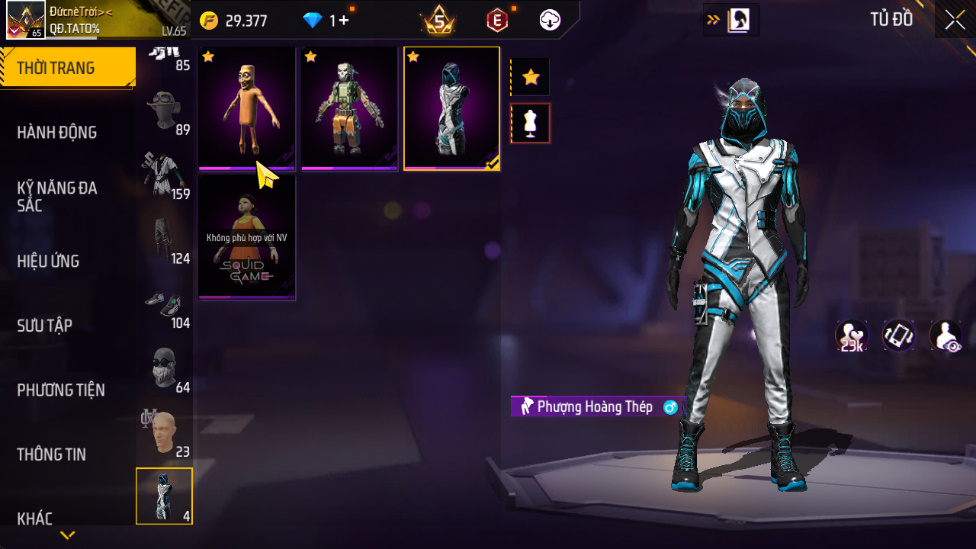
Task: Choose the Squid Game outfit tile
Action: pos(246,237)
